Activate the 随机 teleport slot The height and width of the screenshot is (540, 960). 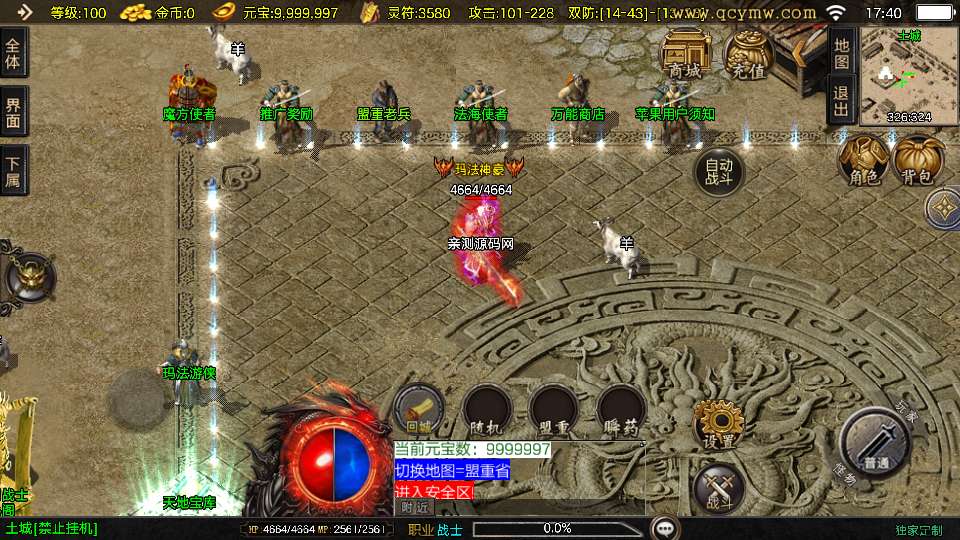(488, 409)
